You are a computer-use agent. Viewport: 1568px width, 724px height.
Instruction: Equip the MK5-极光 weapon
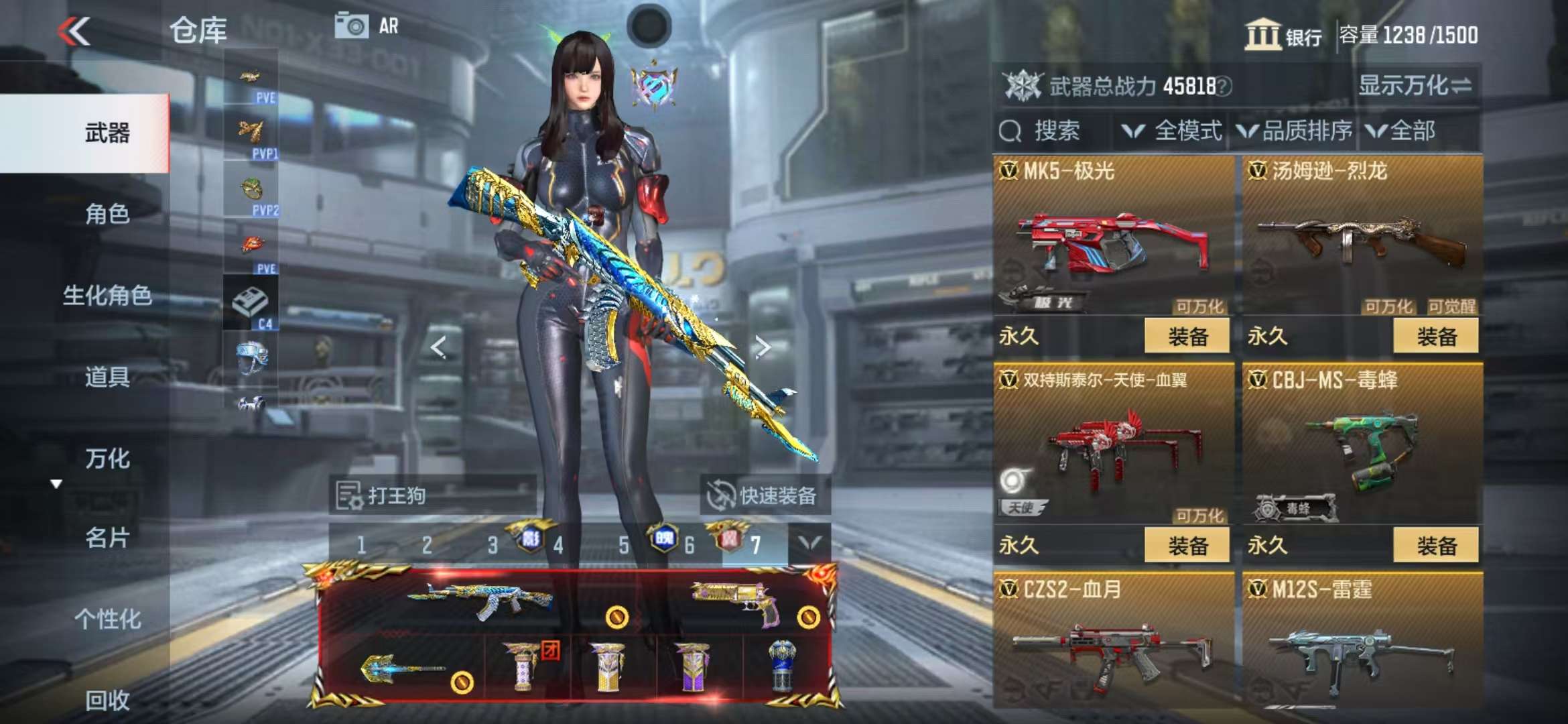(x=1187, y=336)
